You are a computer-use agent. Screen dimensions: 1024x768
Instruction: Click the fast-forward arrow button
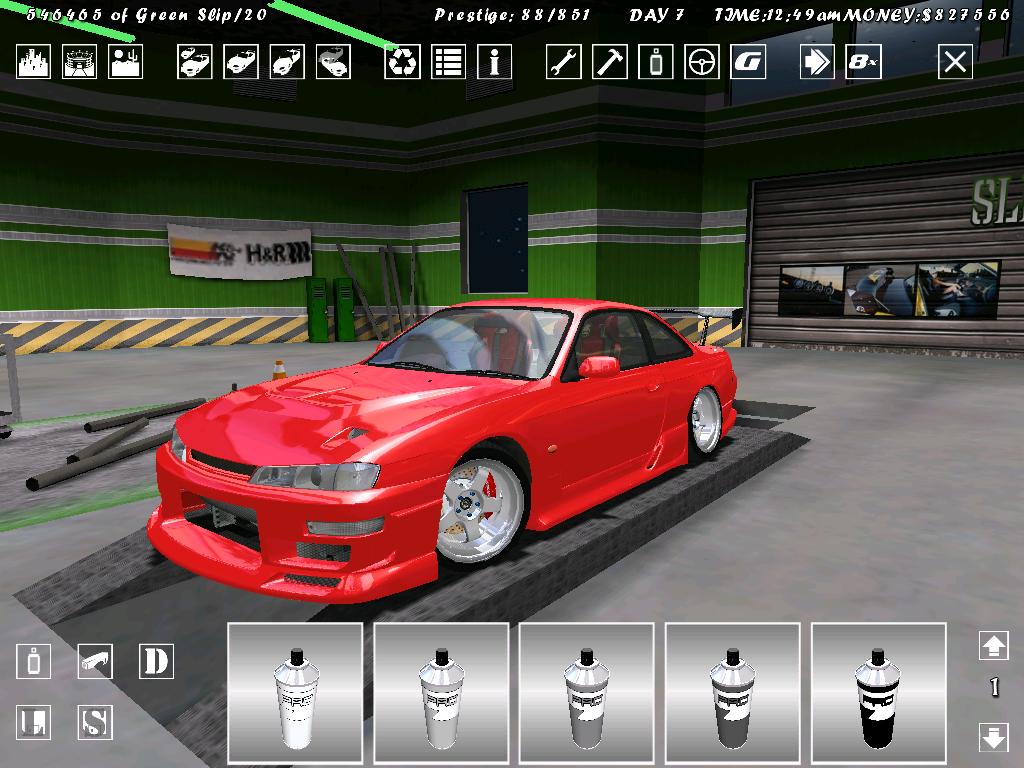coord(817,62)
